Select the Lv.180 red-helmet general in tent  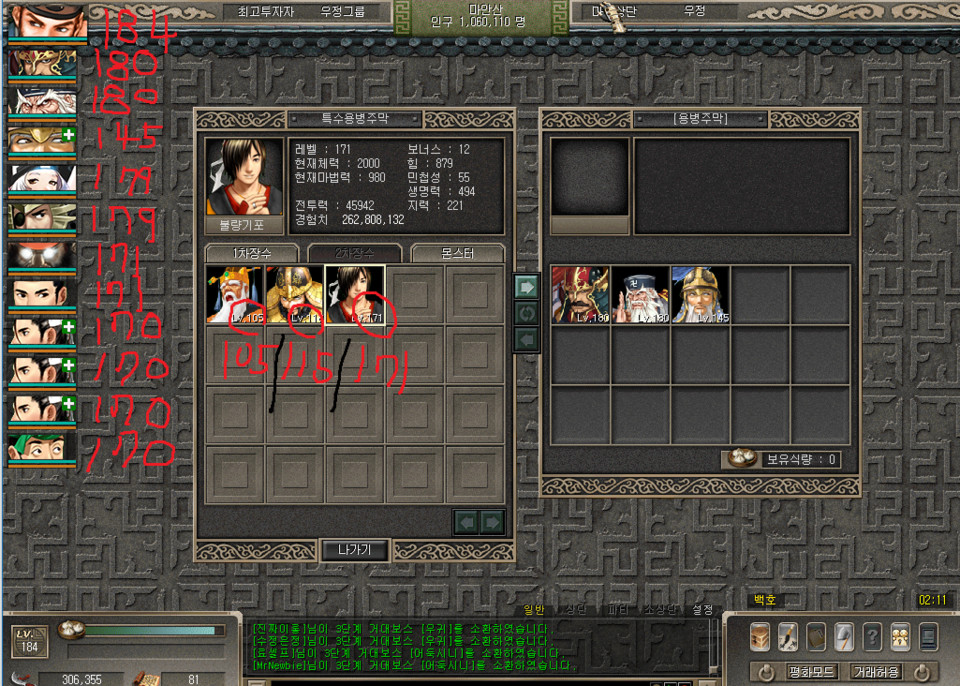[580, 295]
